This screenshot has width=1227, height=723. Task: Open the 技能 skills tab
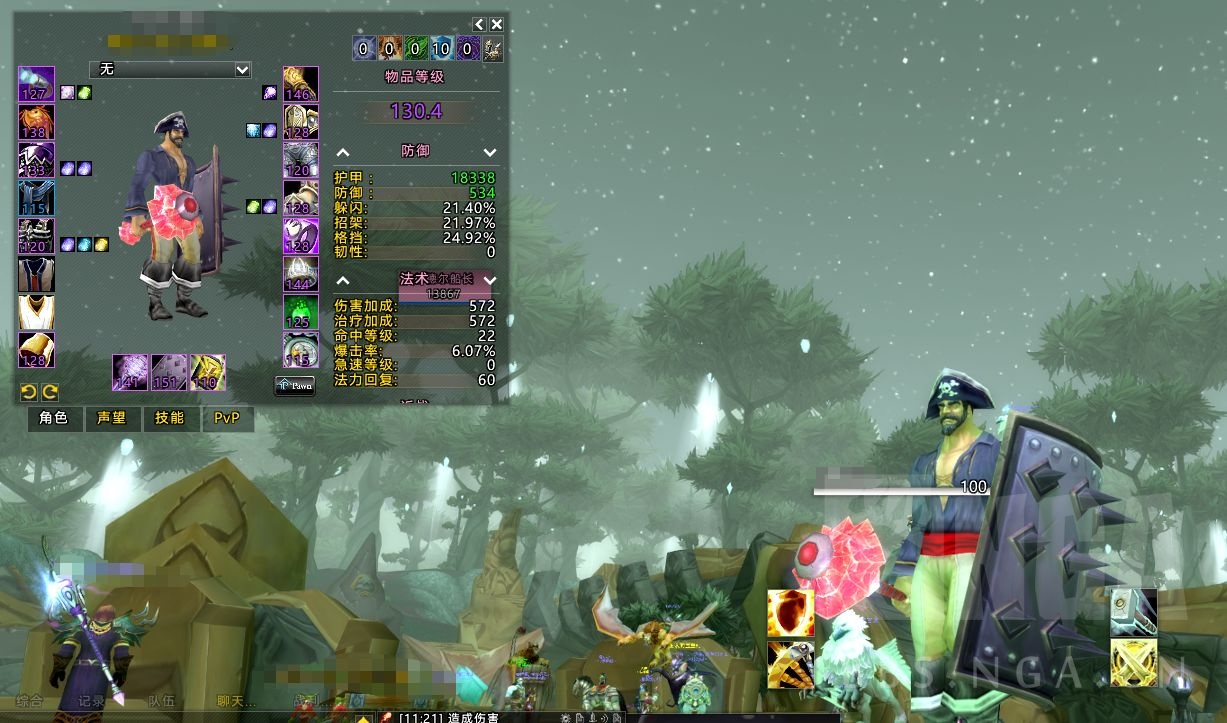[169, 418]
